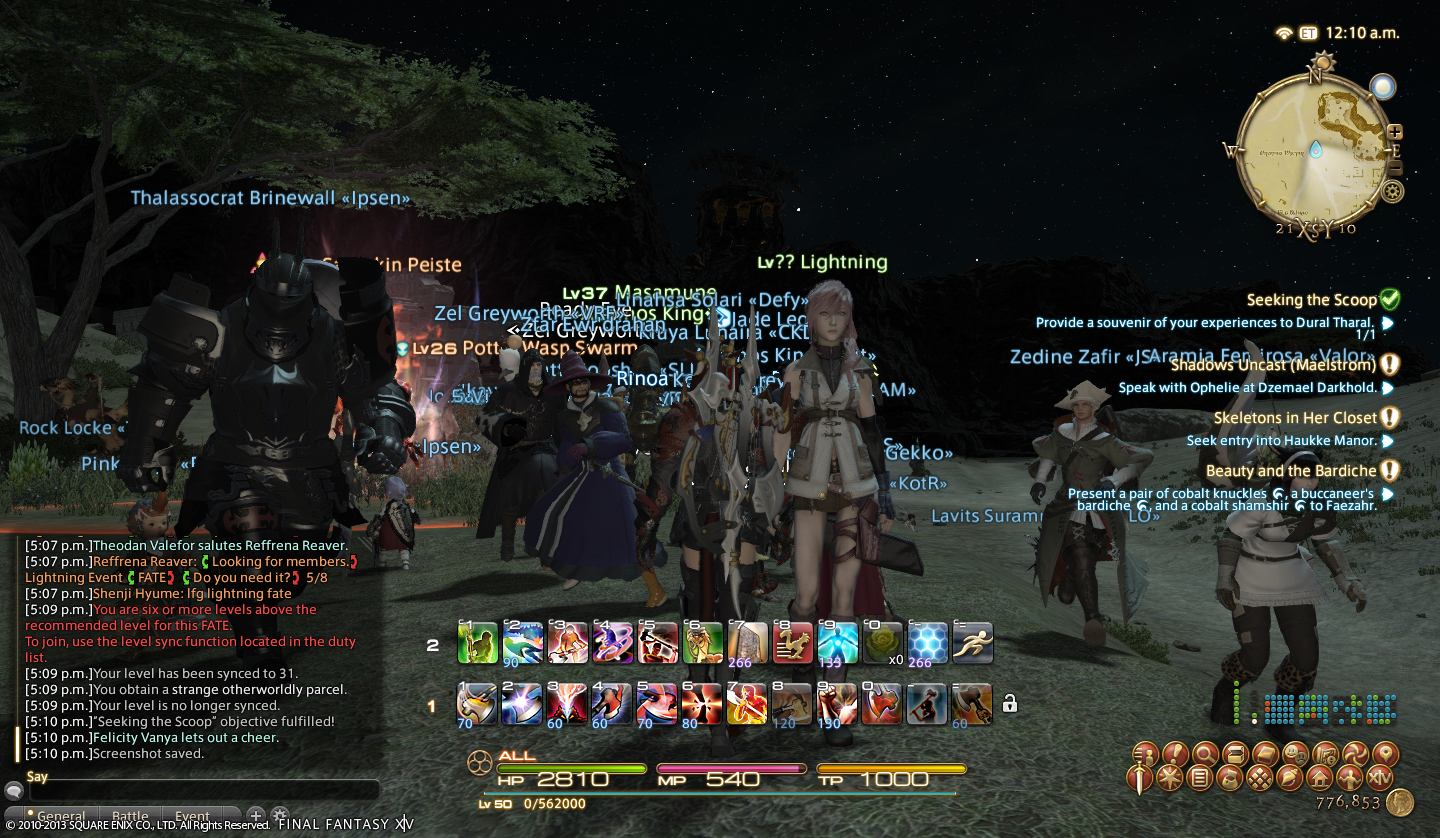Select the Seeking the Scoop quest entry
1440x838 pixels.
1311,300
